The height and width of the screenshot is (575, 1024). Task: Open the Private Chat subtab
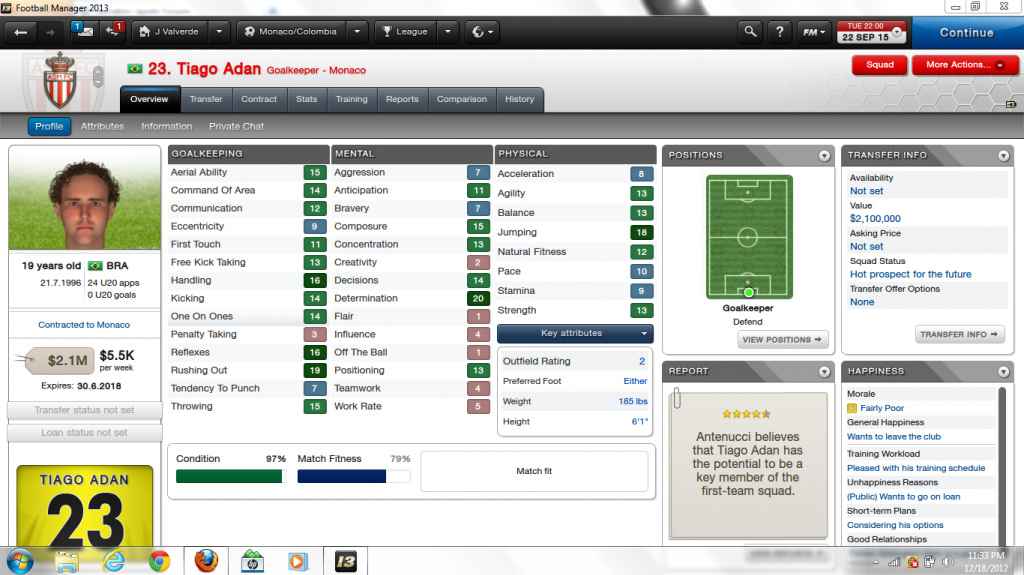tap(236, 126)
